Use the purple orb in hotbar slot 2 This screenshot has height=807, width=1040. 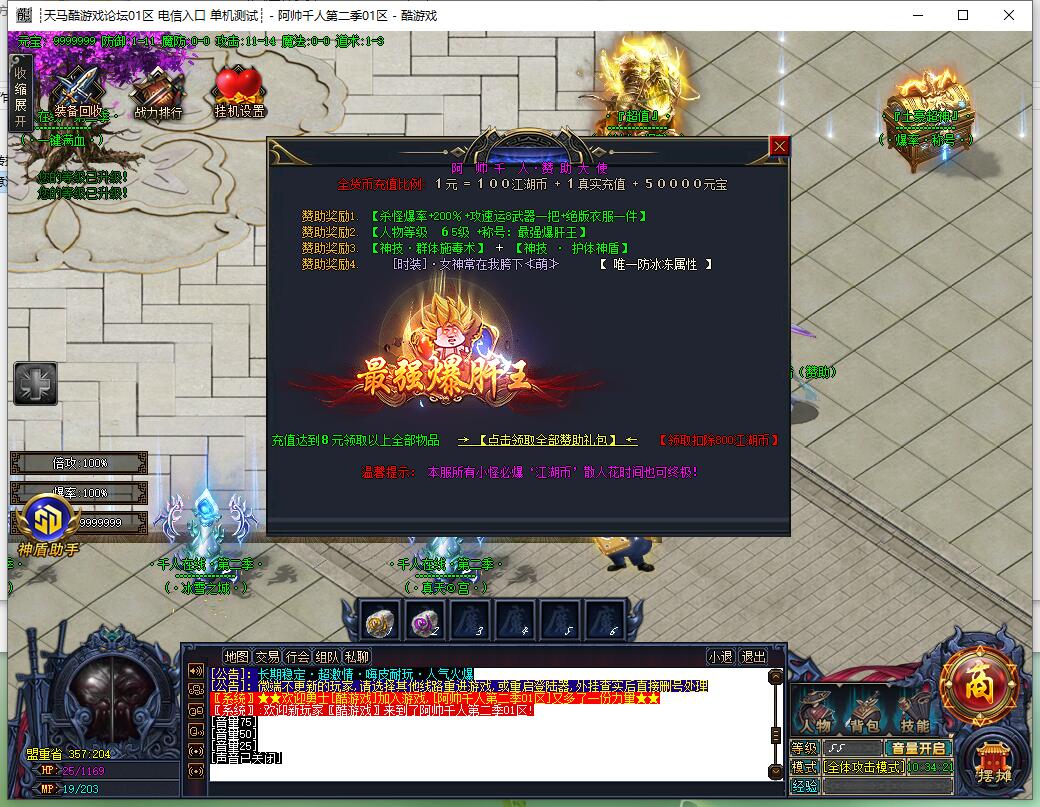tap(425, 620)
